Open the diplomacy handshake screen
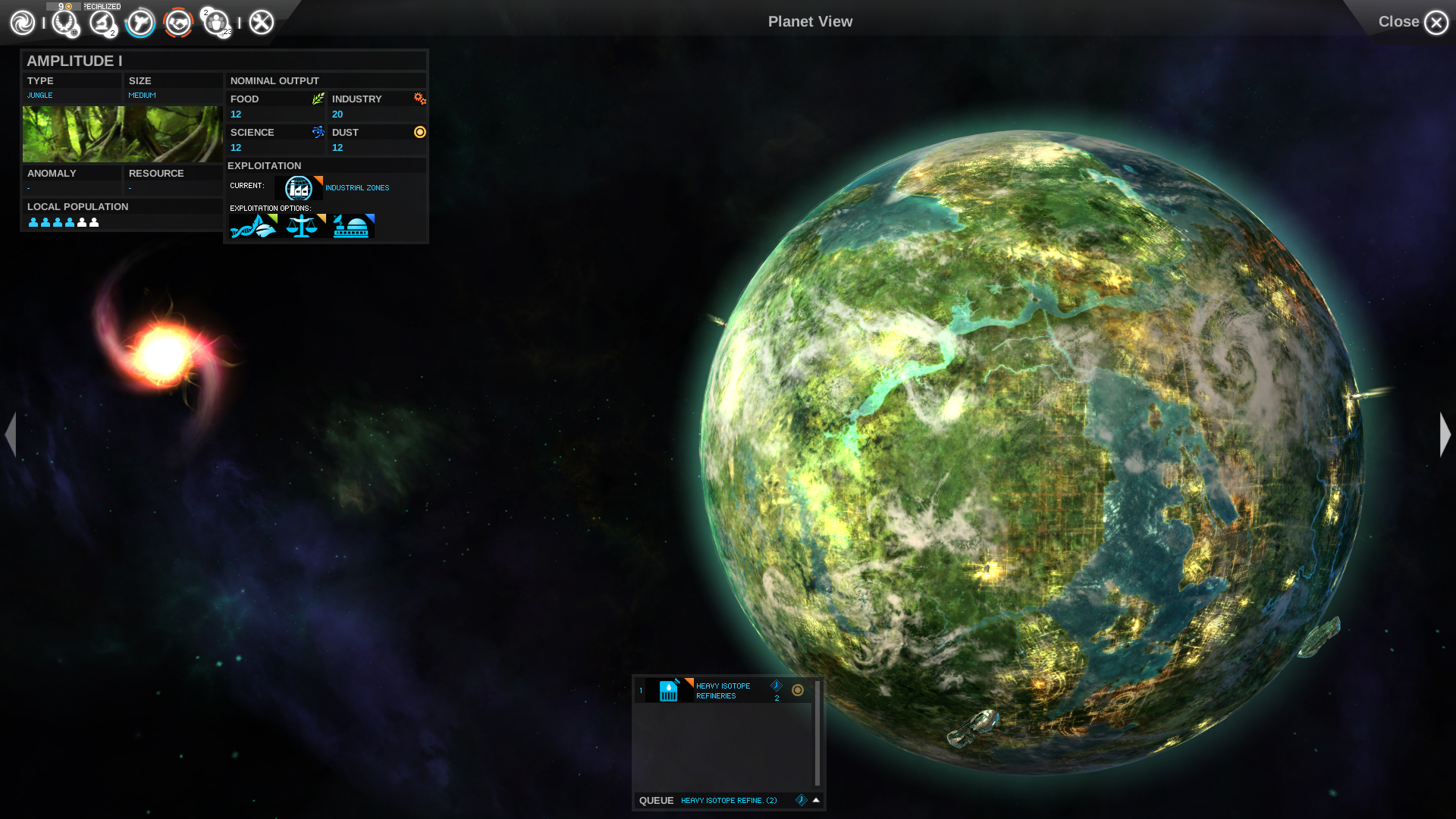 tap(178, 23)
